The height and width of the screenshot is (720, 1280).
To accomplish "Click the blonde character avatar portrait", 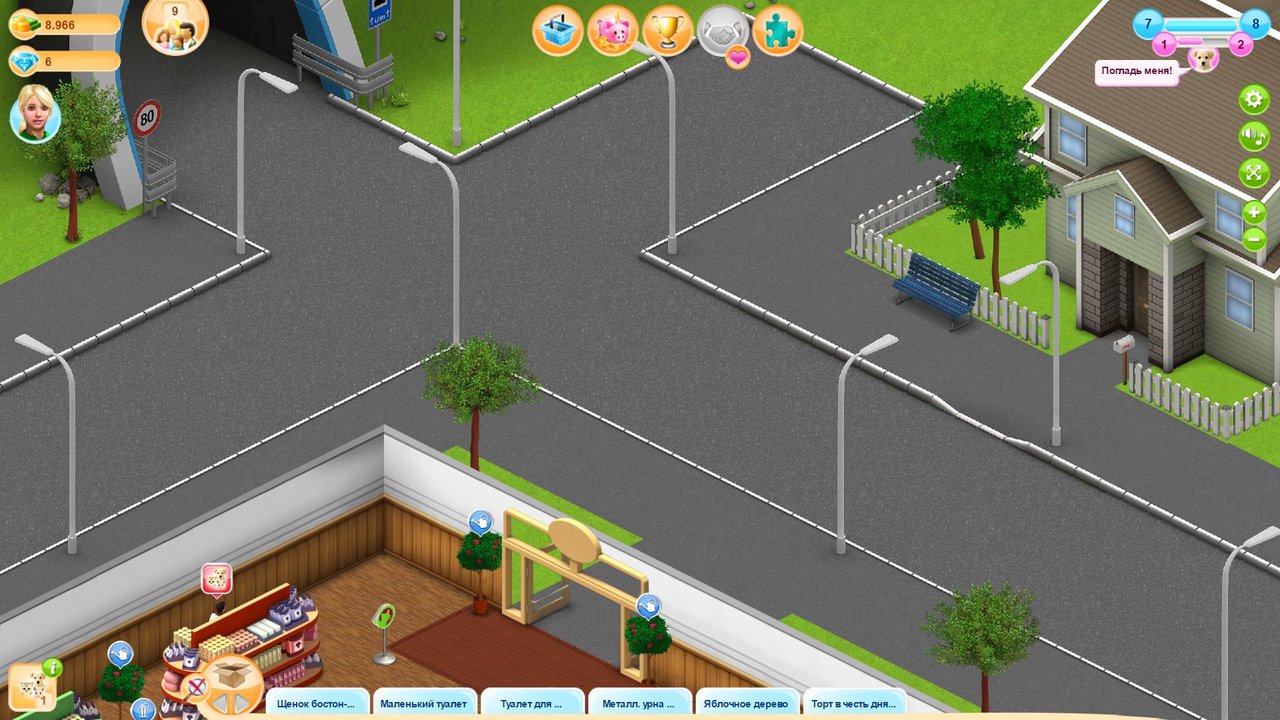I will click(x=35, y=115).
